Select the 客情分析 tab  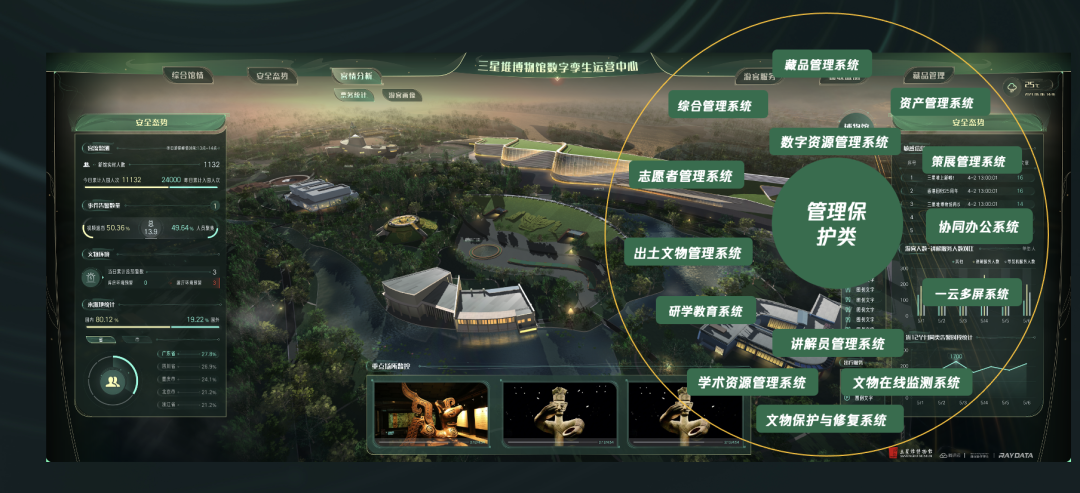[356, 75]
